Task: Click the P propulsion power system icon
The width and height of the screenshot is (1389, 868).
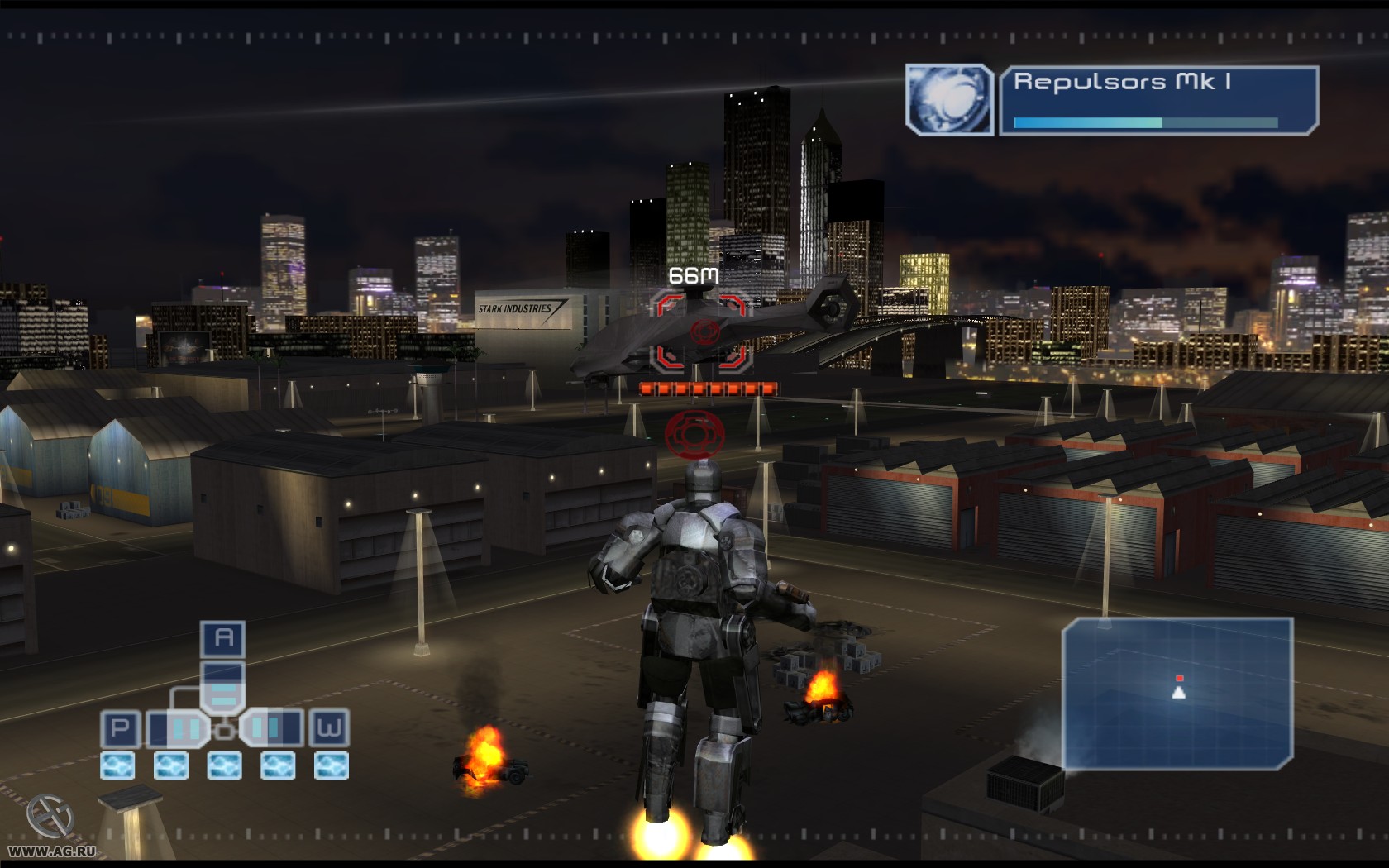Action: point(120,727)
